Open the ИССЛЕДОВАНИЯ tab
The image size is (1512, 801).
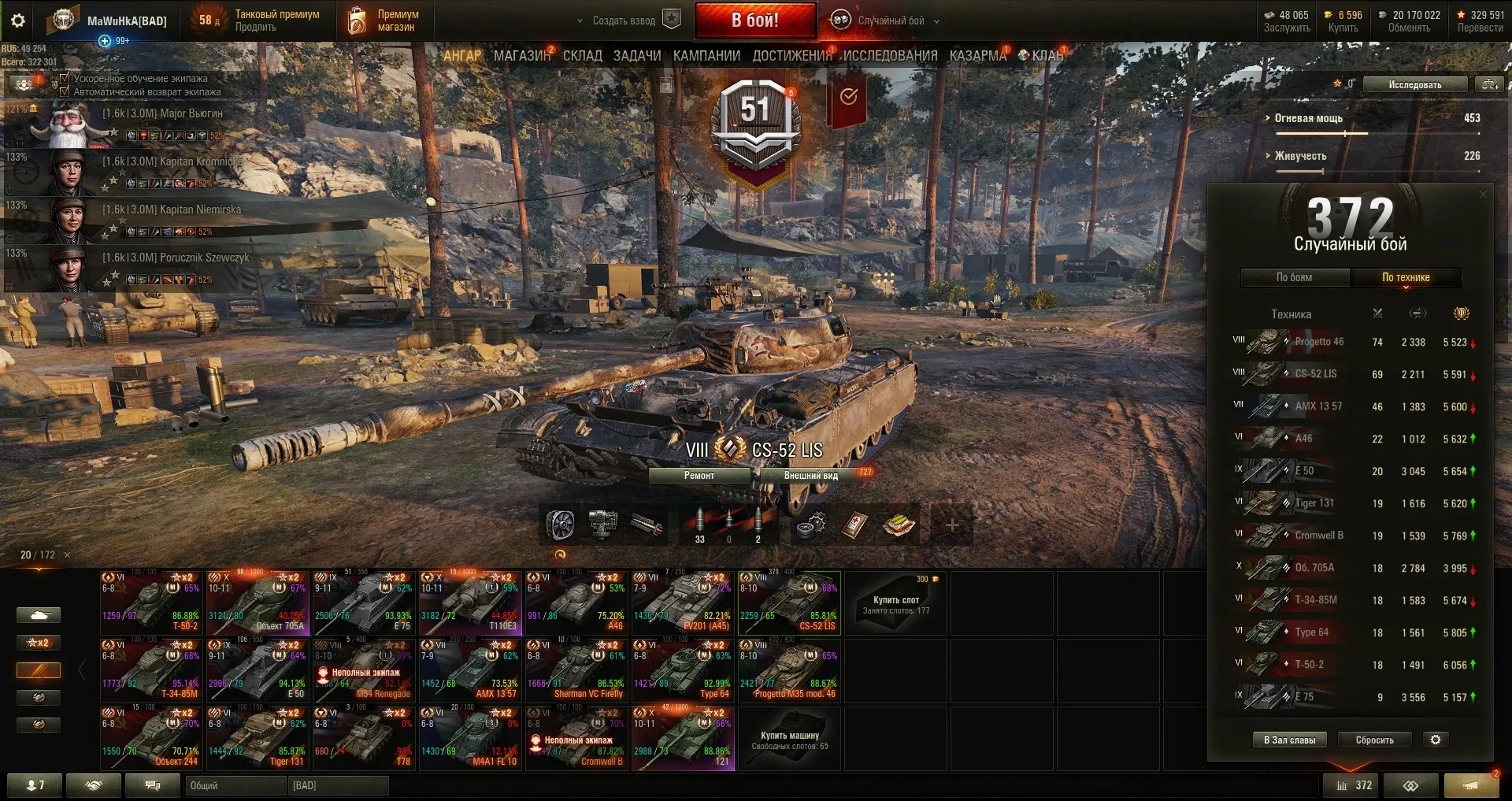890,56
